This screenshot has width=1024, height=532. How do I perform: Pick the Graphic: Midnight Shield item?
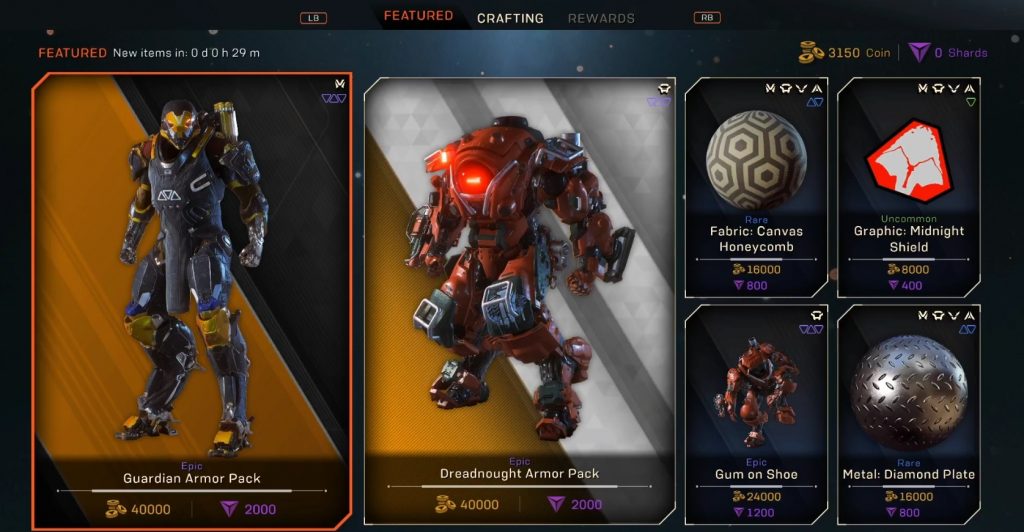[x=908, y=187]
